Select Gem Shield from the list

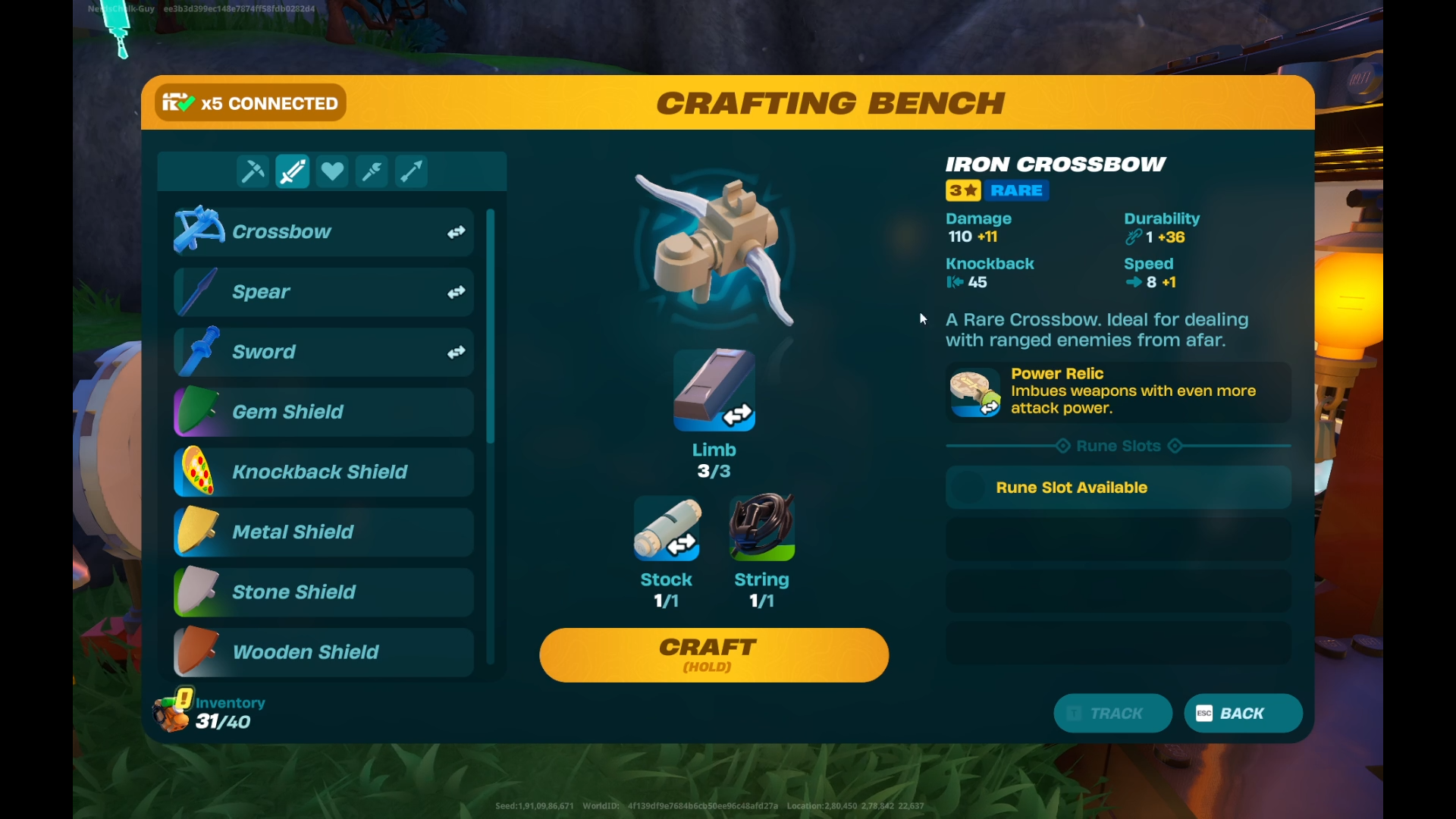tap(323, 412)
